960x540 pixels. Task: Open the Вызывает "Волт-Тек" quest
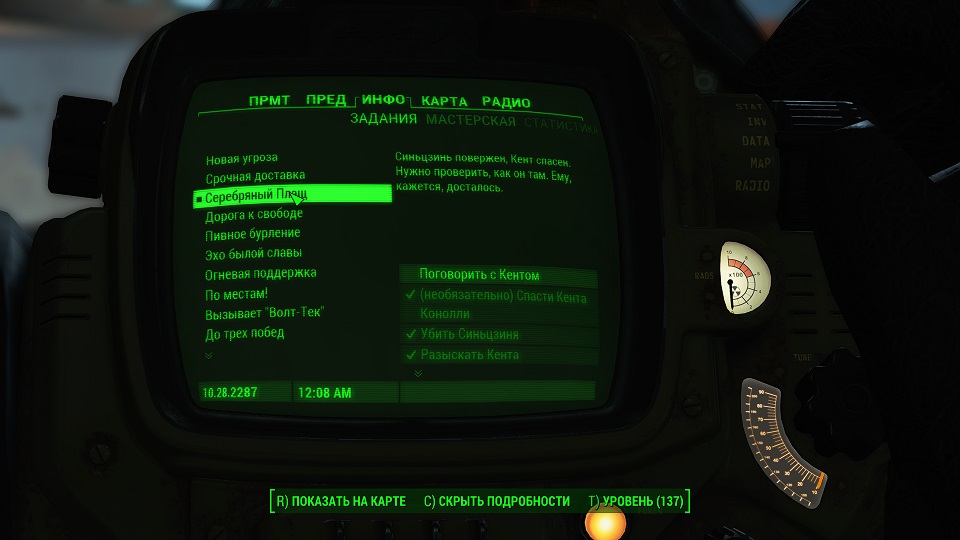tap(265, 313)
